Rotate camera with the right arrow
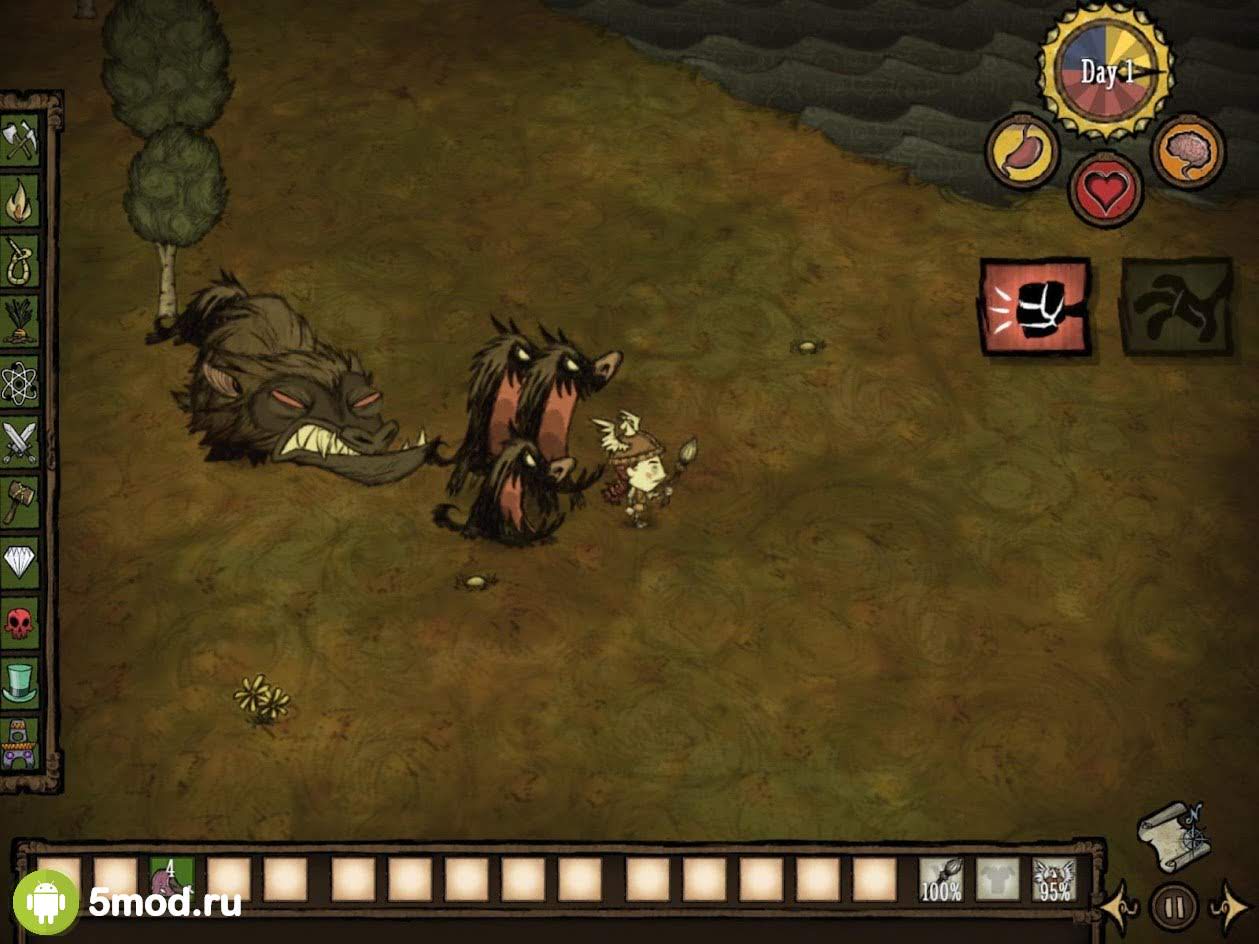 point(1230,907)
